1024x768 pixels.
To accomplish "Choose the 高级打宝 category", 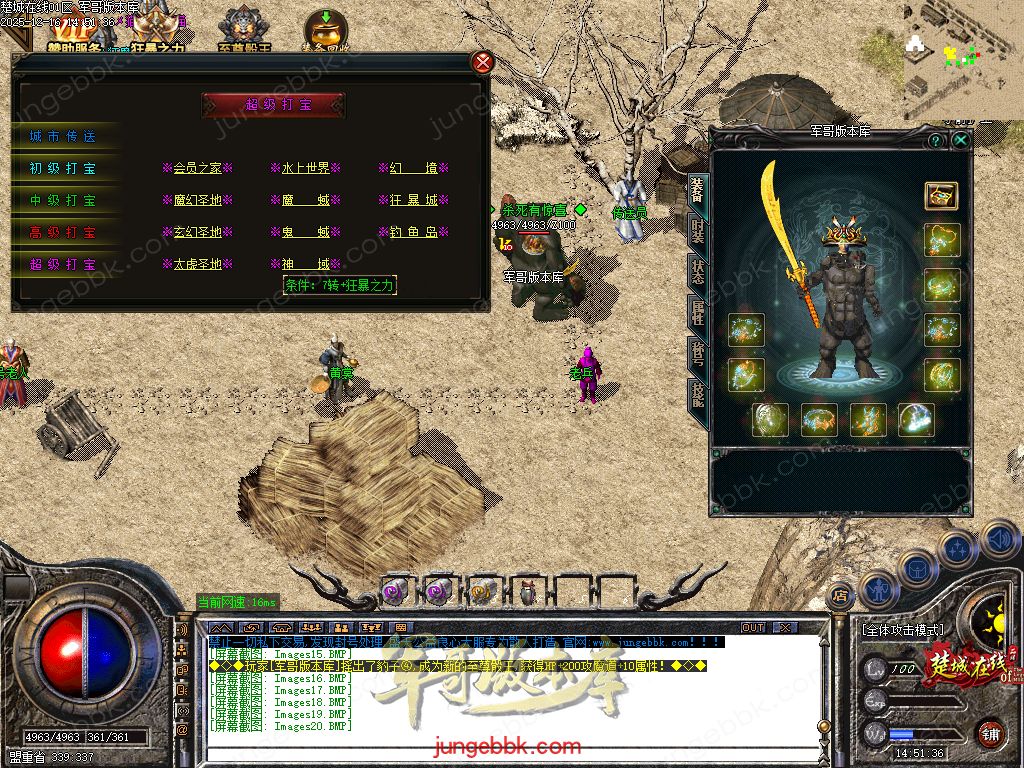I will point(64,232).
